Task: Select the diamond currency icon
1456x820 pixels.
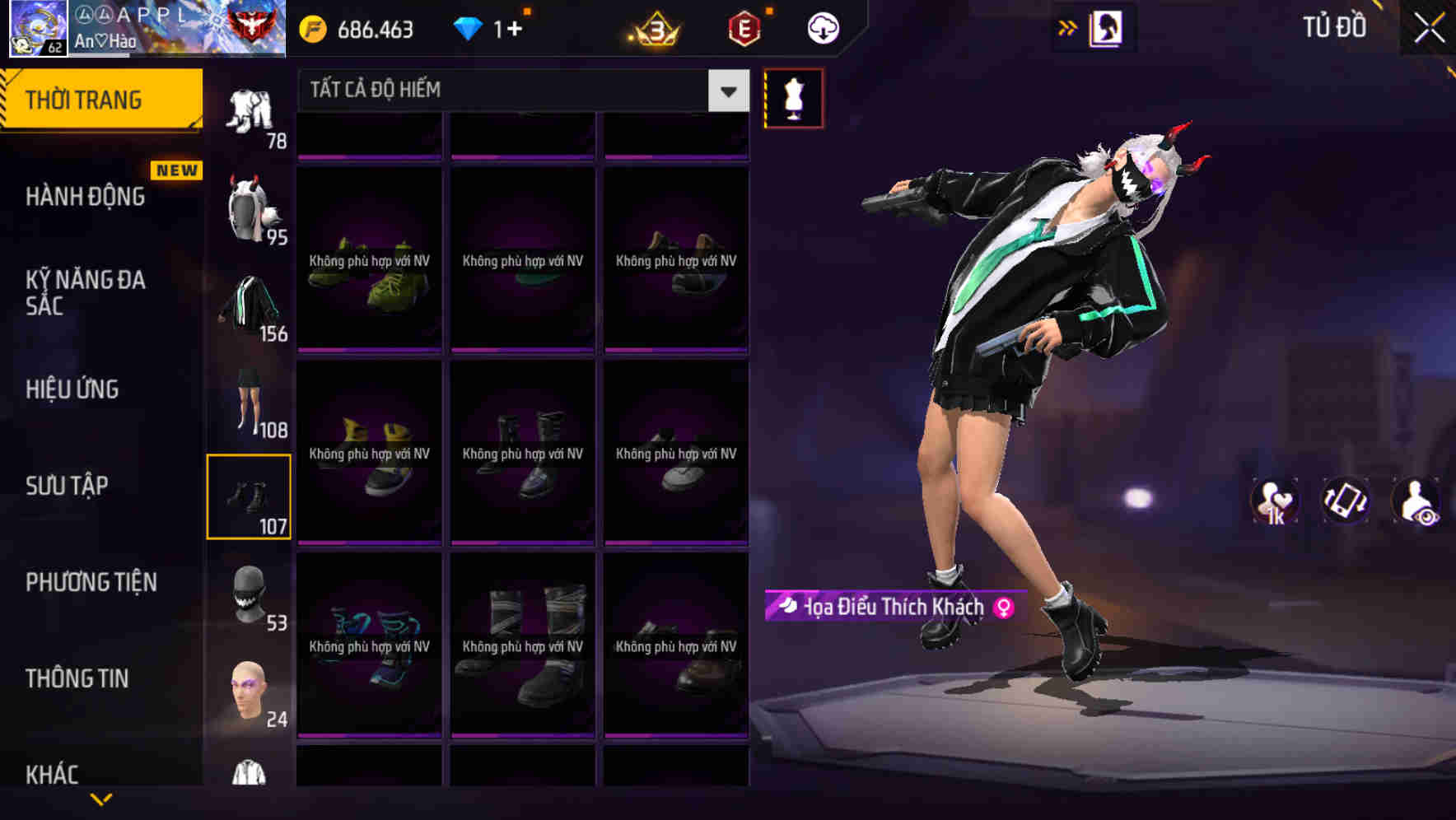Action: click(x=469, y=27)
